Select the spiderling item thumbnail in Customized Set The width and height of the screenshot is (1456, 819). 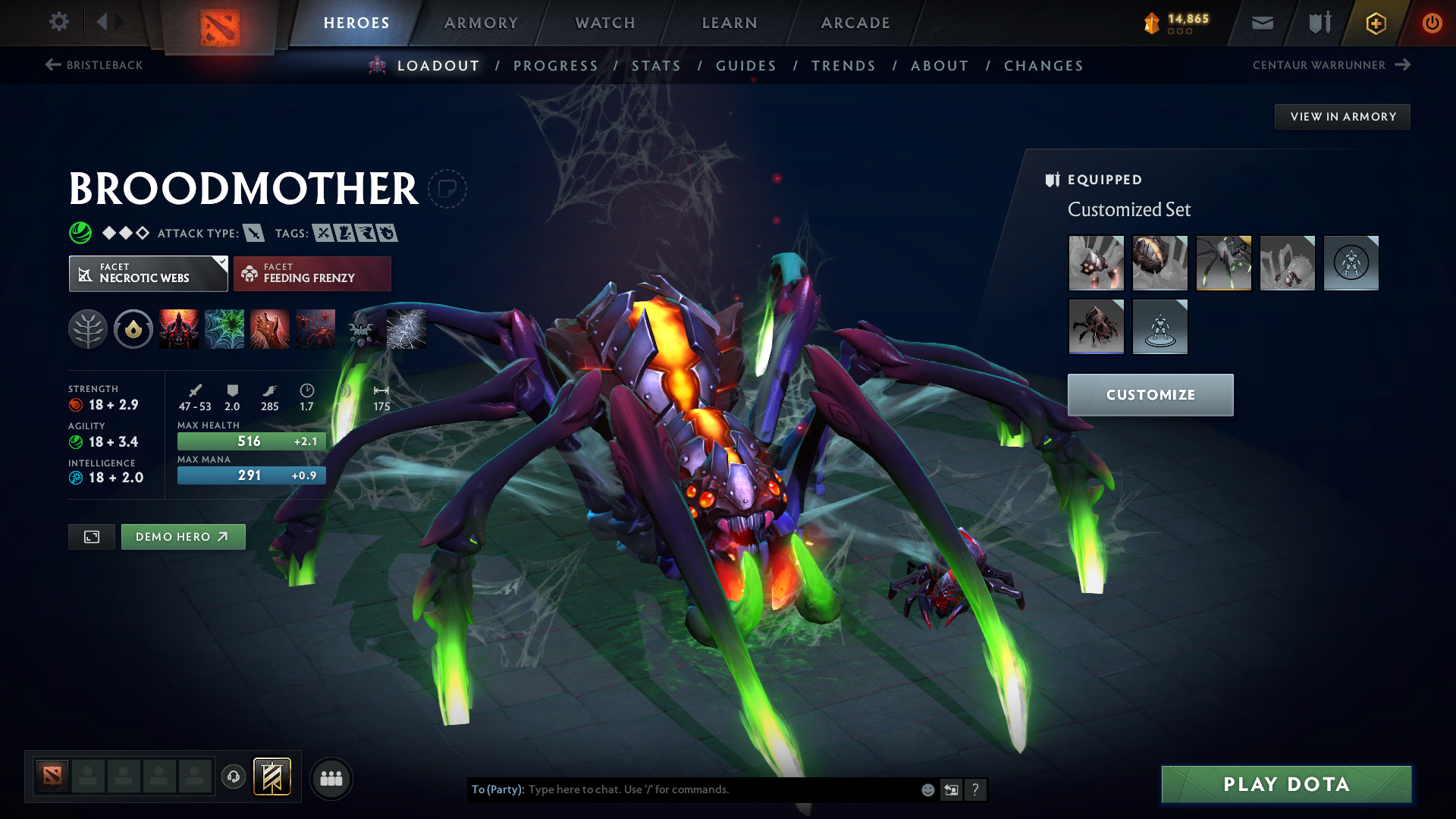click(x=1097, y=327)
